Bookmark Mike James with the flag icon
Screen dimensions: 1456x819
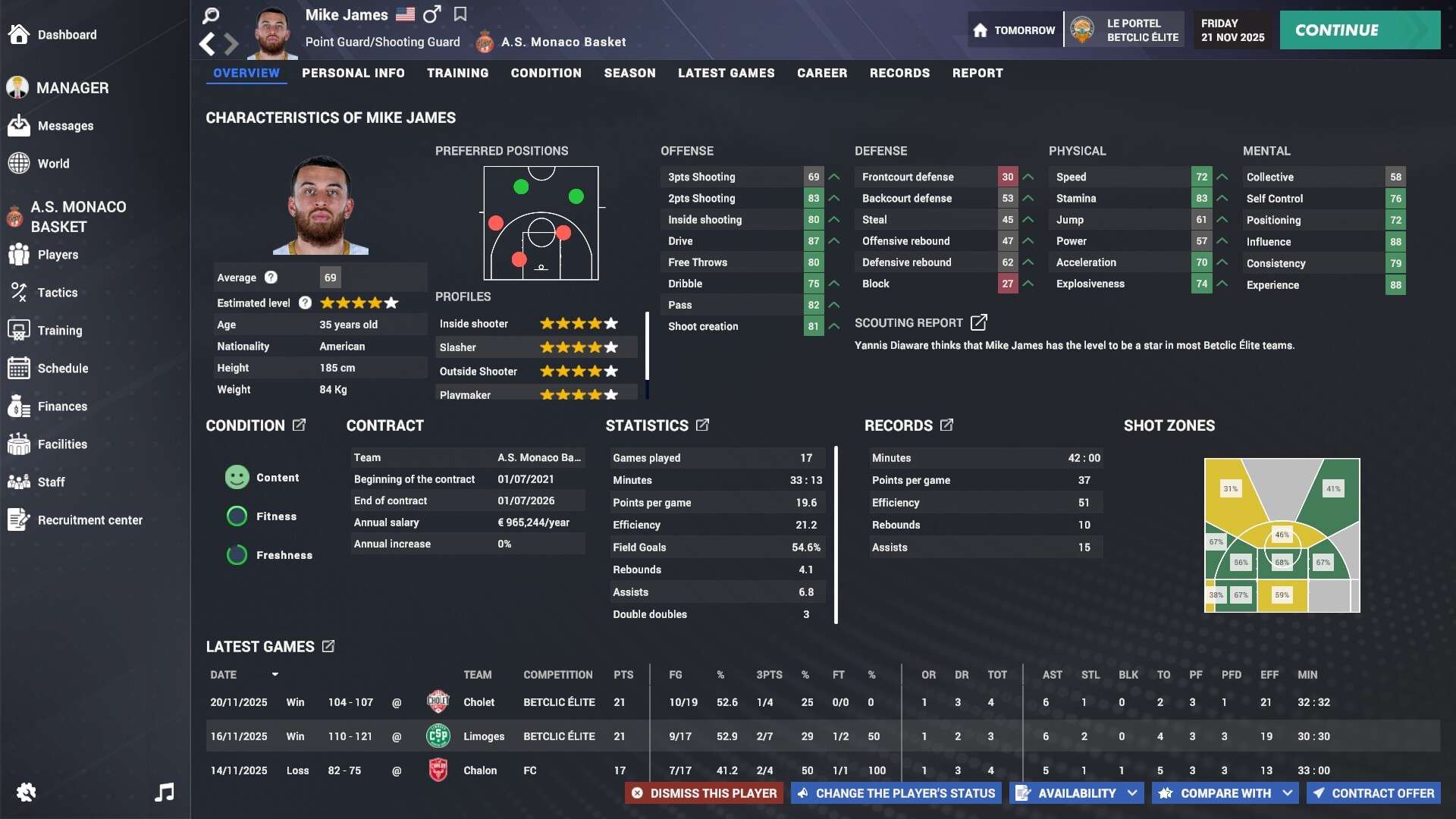point(460,14)
